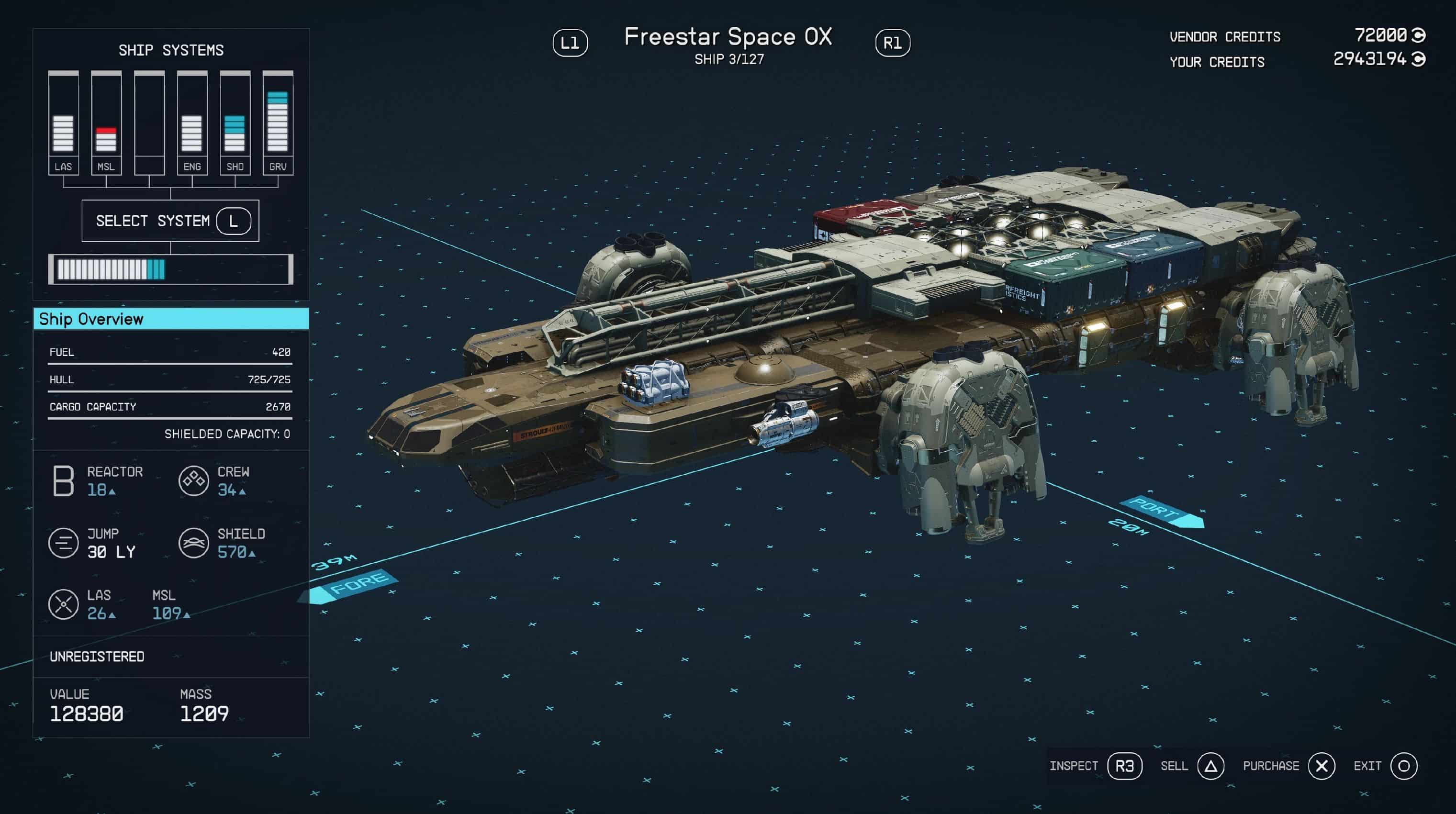Pick the ENG engine power column
Viewport: 1456px width, 814px height.
pyautogui.click(x=192, y=123)
